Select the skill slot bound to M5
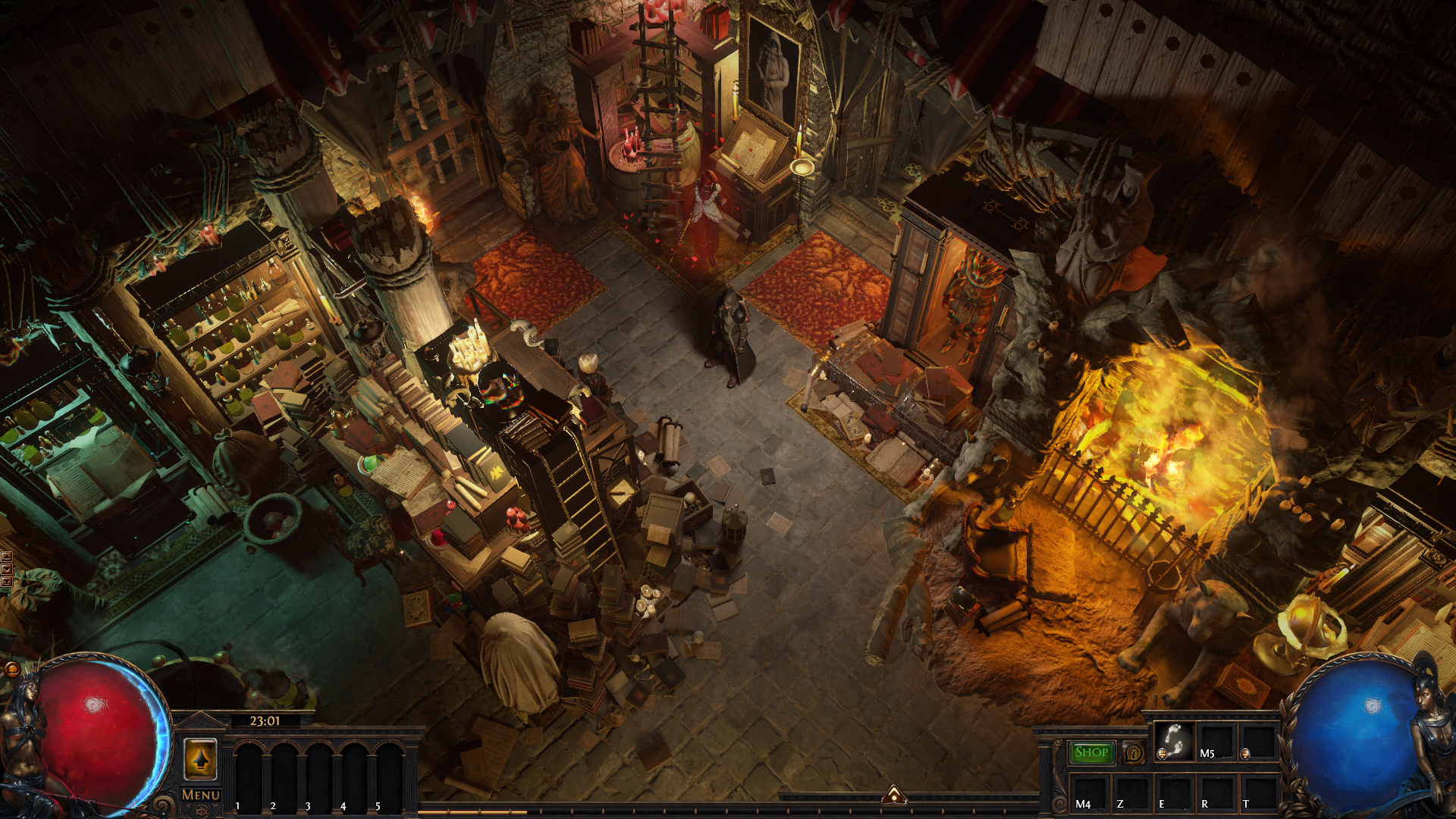1456x819 pixels. [x=1216, y=741]
